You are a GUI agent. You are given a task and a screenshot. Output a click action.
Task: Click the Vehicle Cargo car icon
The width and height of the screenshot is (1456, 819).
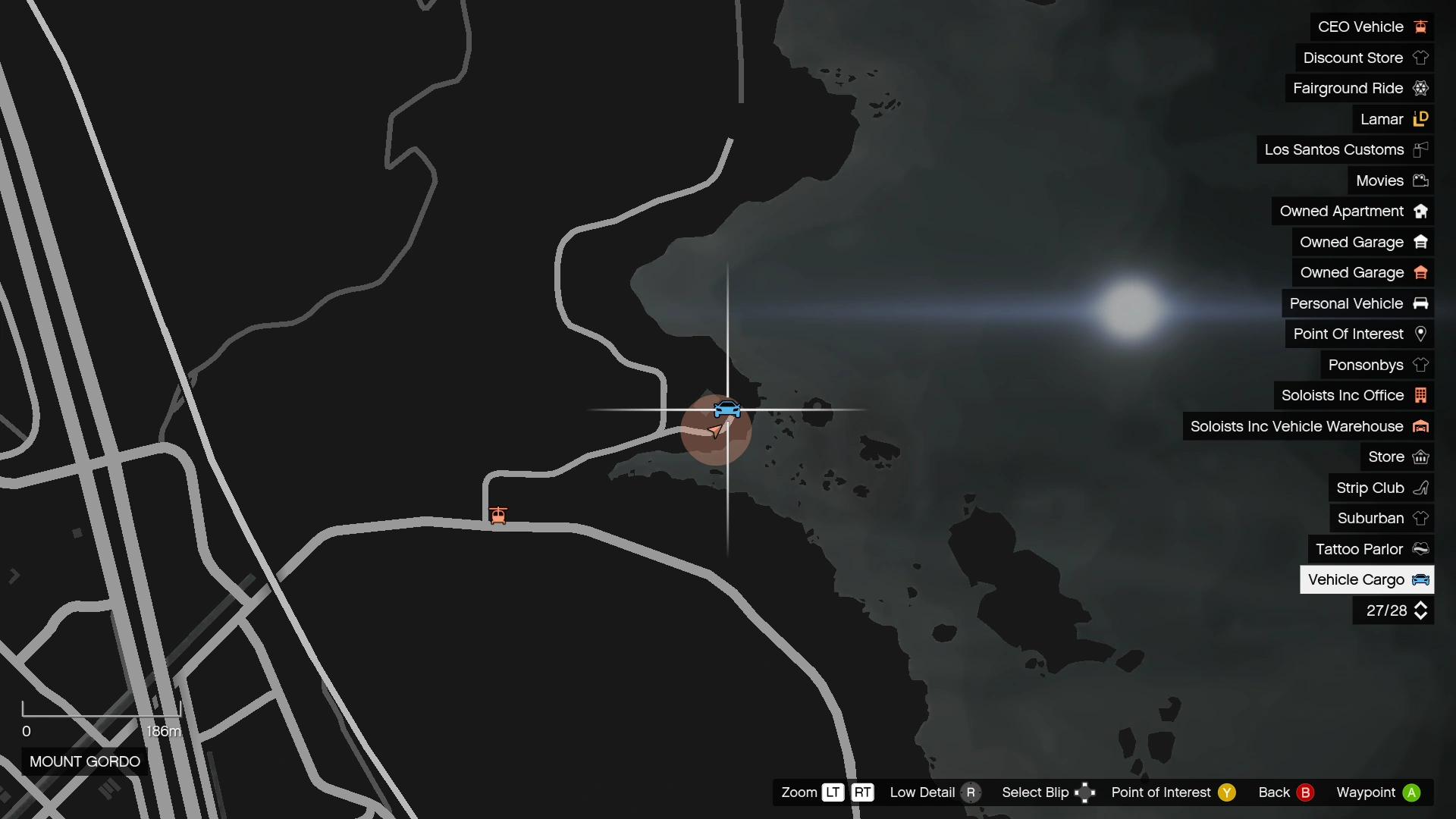tap(1420, 579)
